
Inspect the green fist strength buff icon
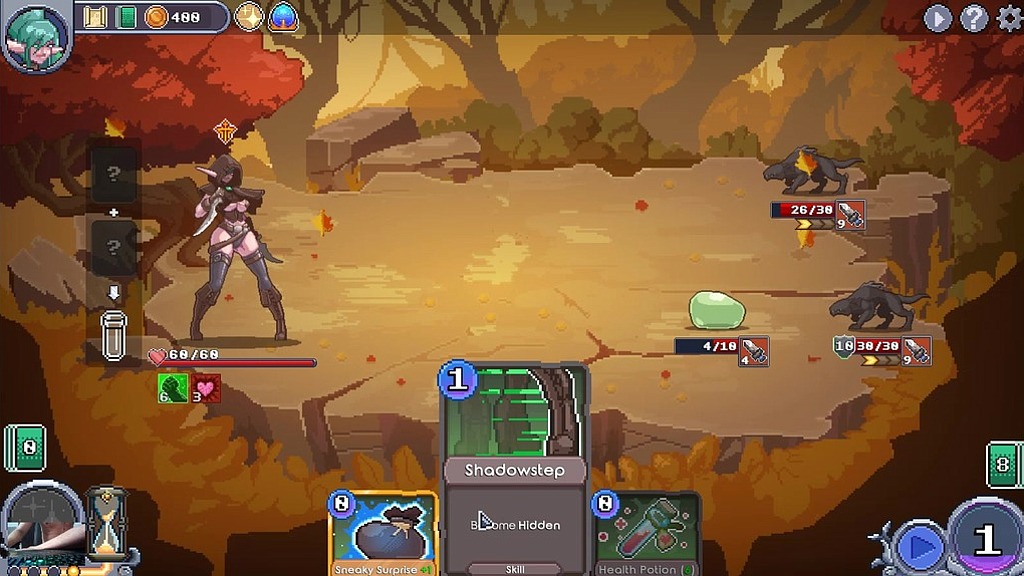[x=171, y=387]
